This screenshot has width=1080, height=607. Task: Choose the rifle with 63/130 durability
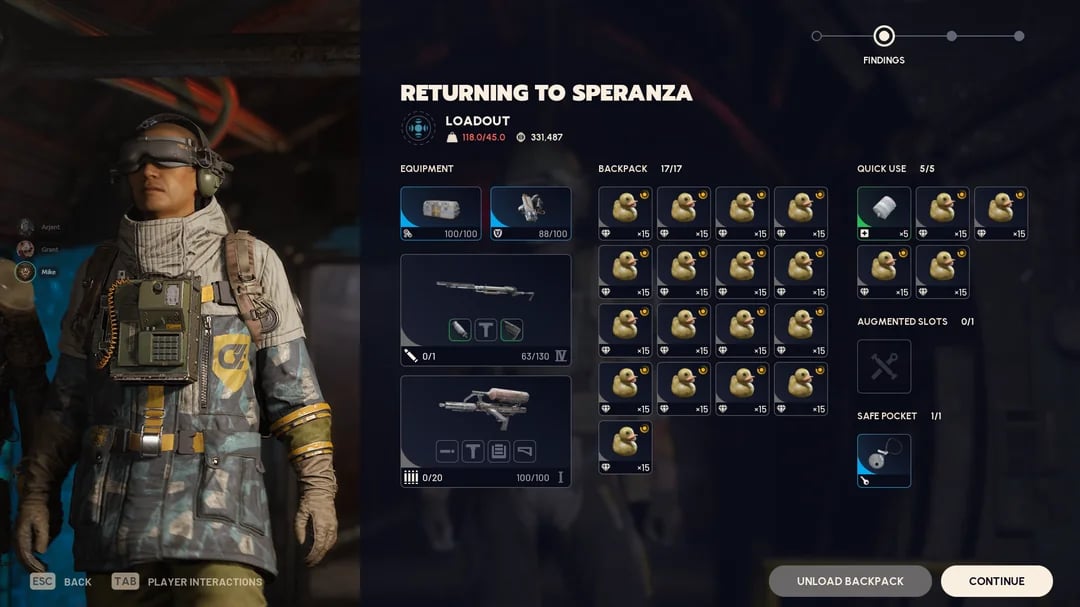click(485, 310)
